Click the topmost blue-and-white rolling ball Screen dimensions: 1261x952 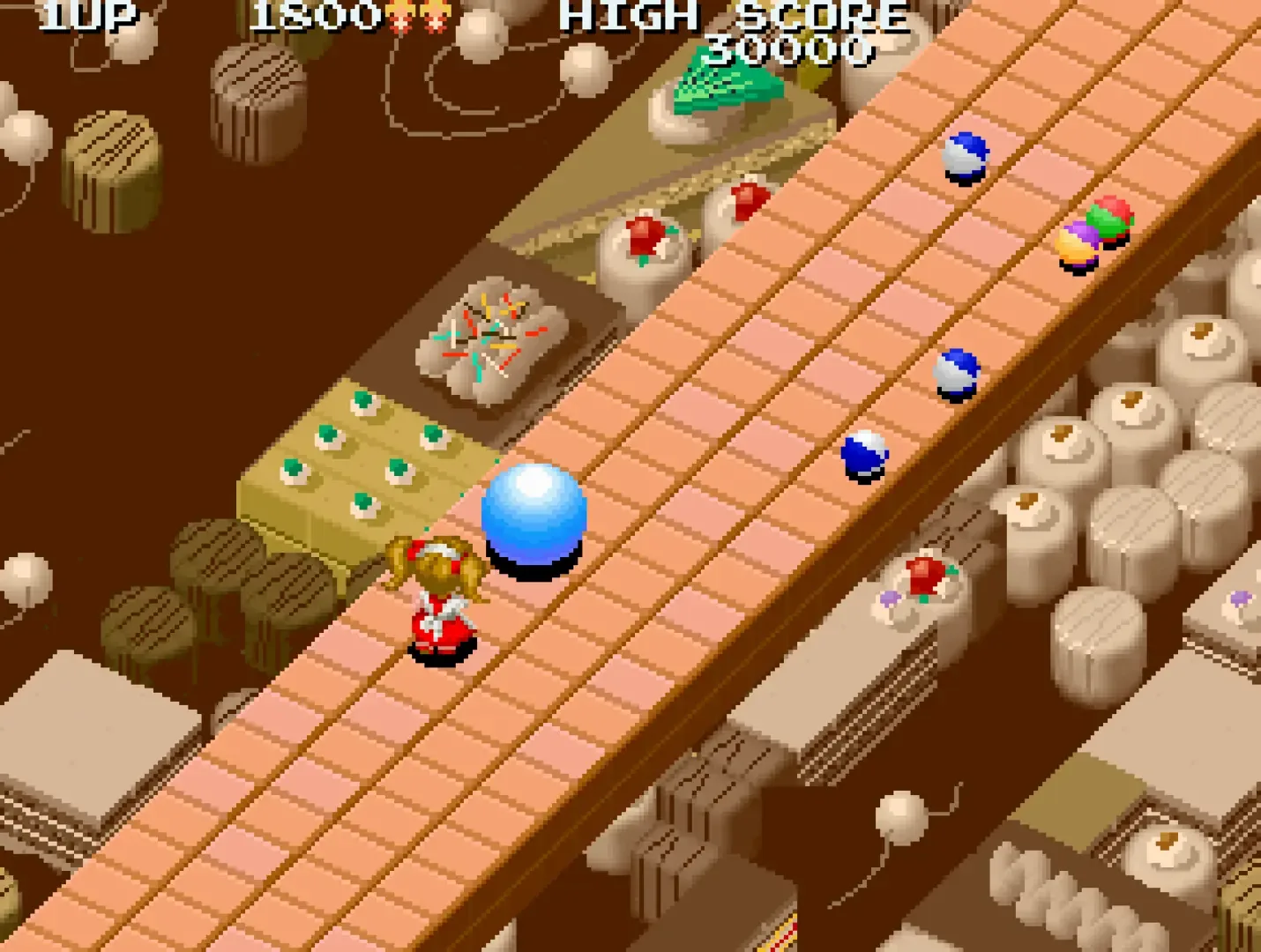[966, 154]
